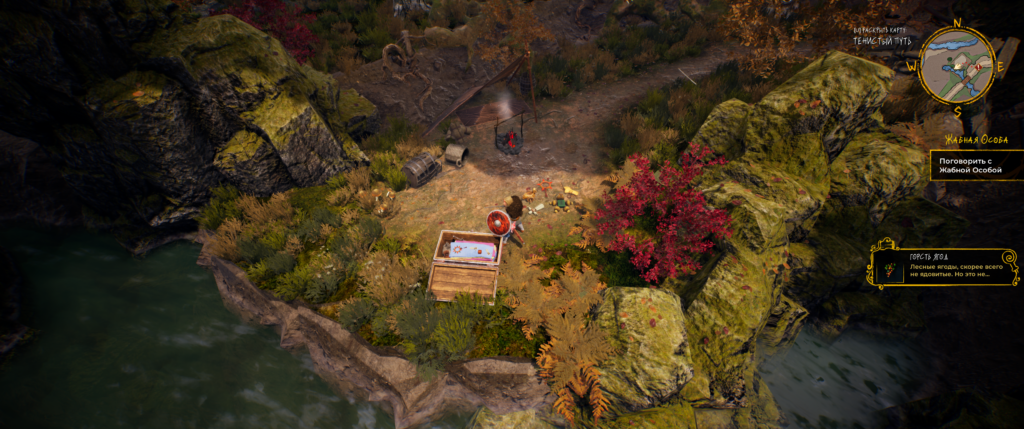Click the 'Горсть ягод' item notification
Viewport: 1024px width, 429px height.
944,263
